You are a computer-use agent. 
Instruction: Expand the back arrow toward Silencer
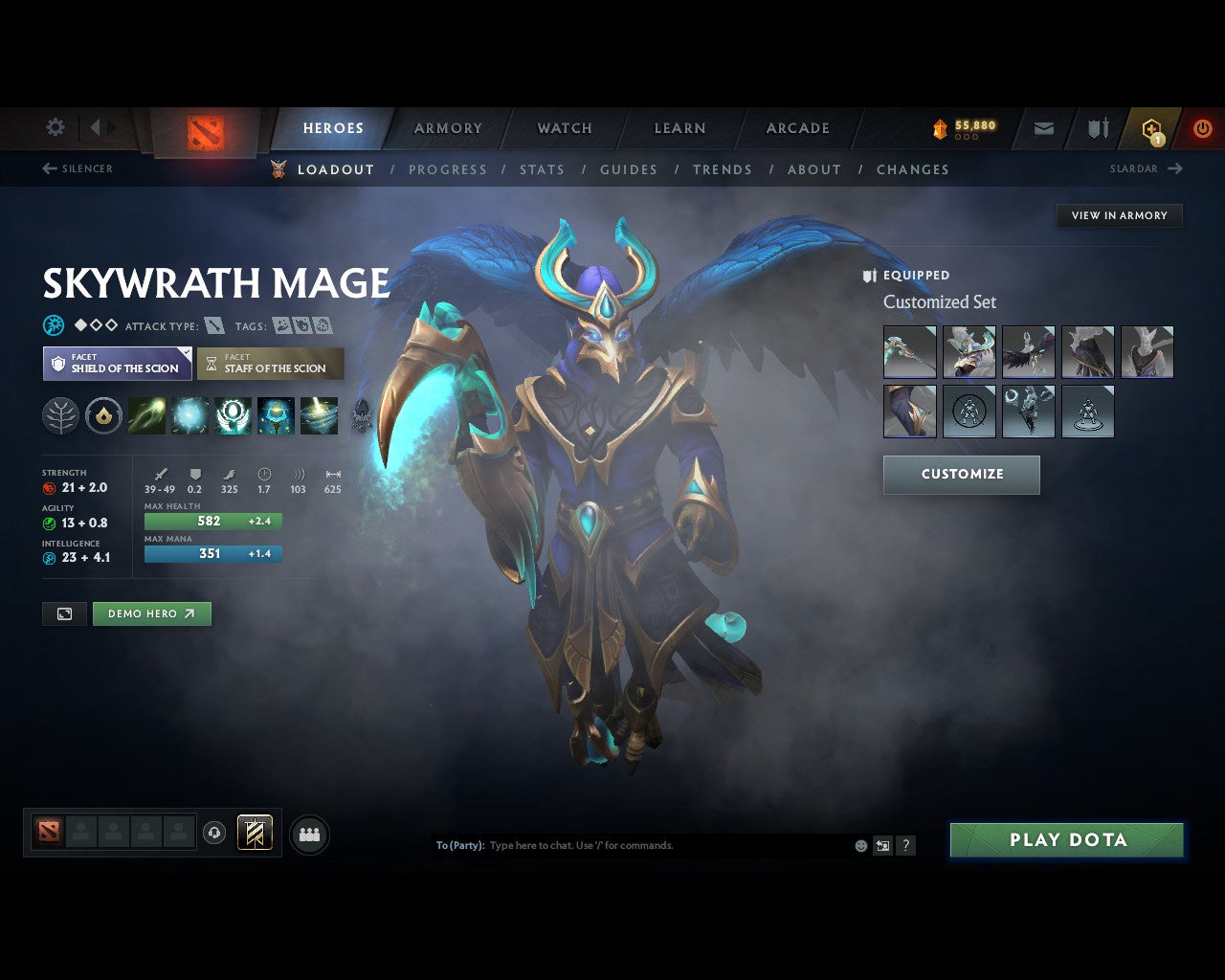point(48,168)
